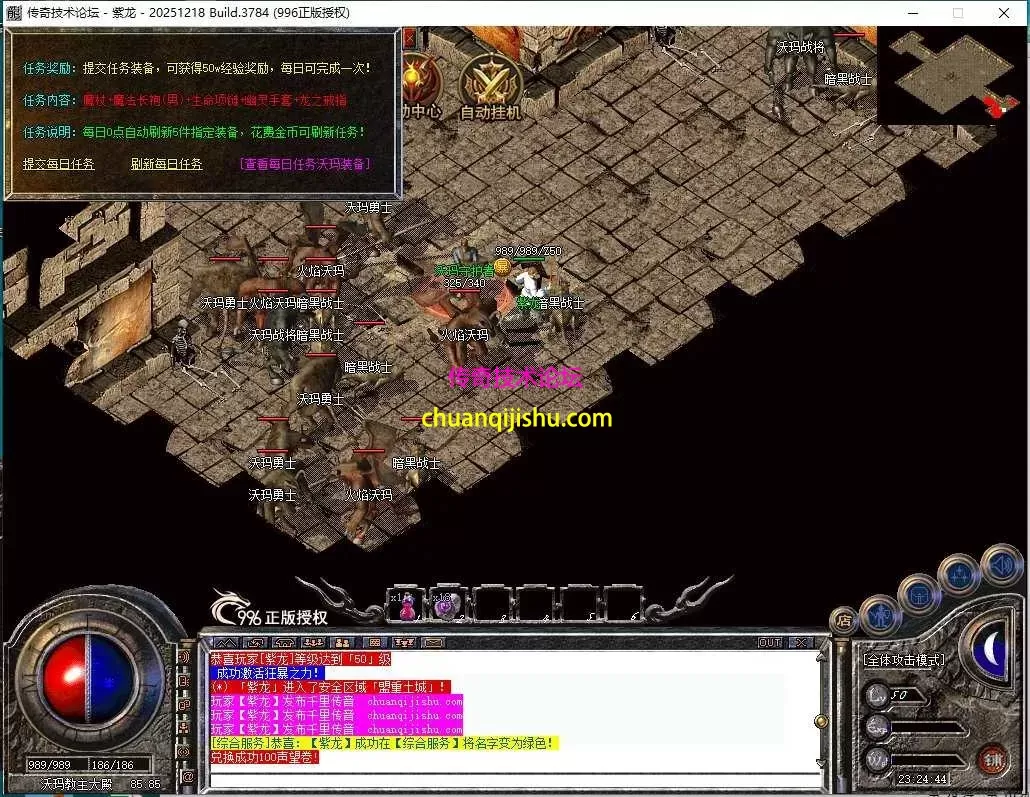Open the 店 shop button
1030x797 pixels.
point(843,620)
